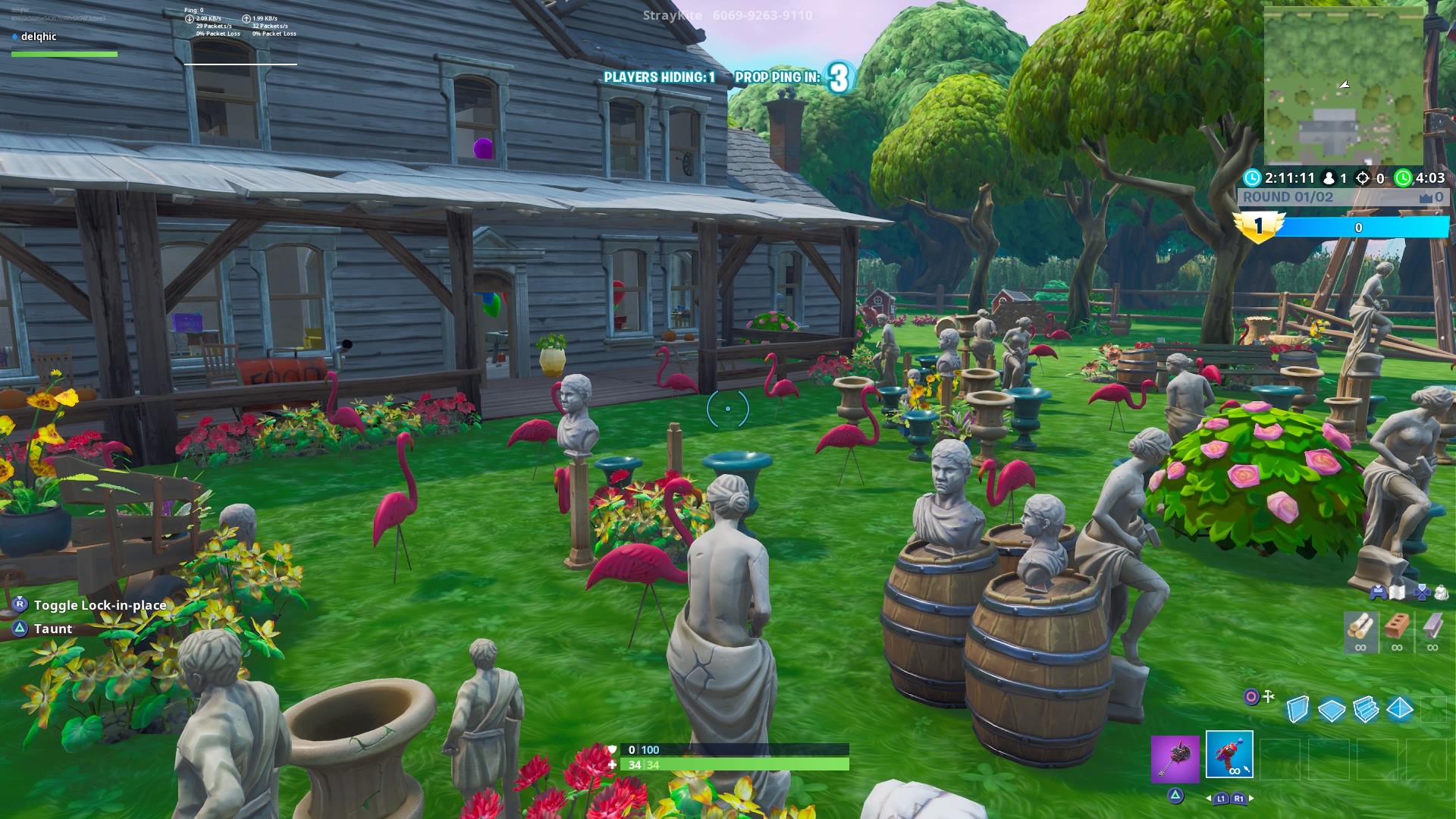The width and height of the screenshot is (1456, 819).
Task: Select the wall building piece
Action: click(1298, 708)
